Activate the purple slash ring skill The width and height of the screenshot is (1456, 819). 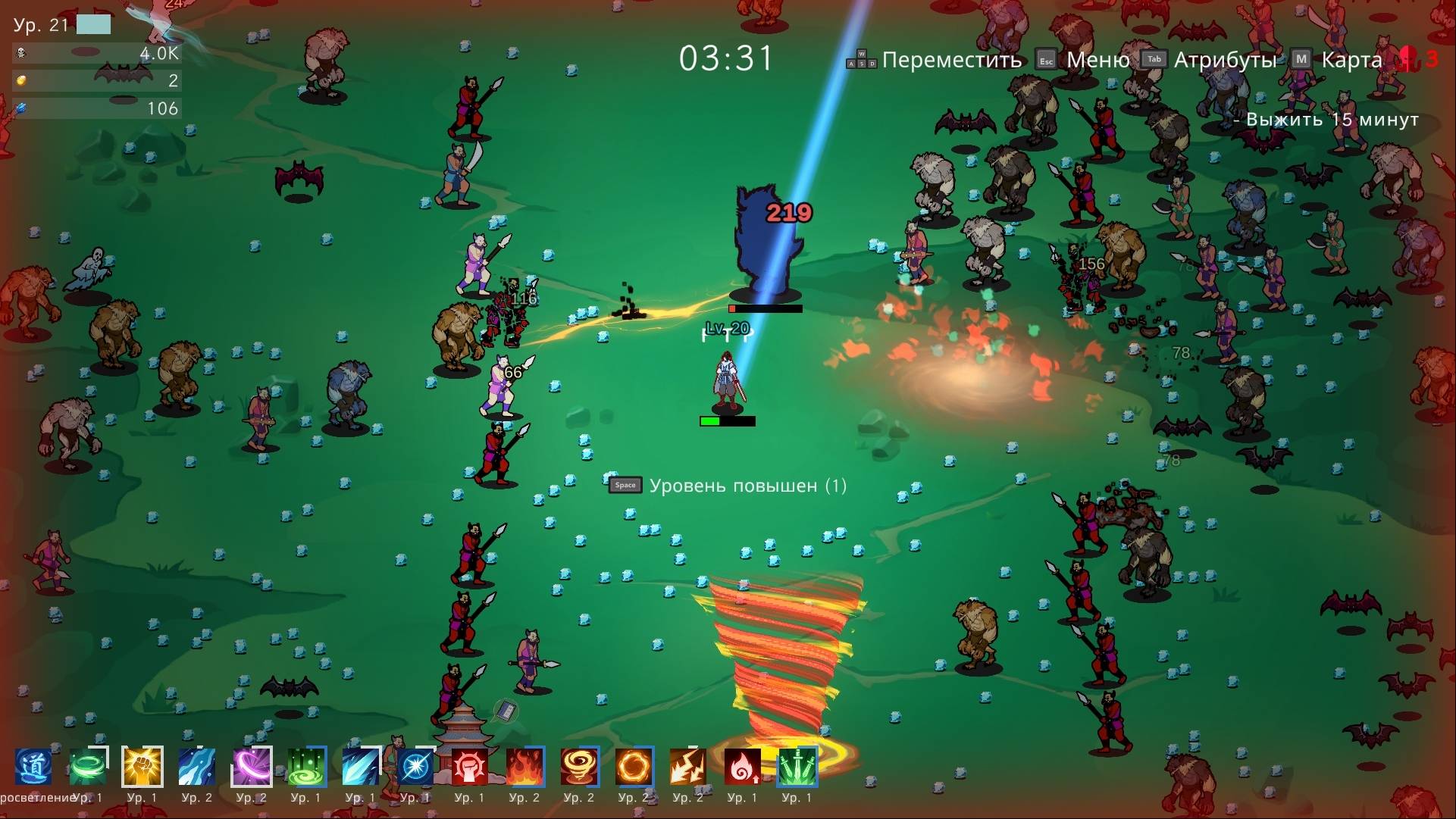252,767
